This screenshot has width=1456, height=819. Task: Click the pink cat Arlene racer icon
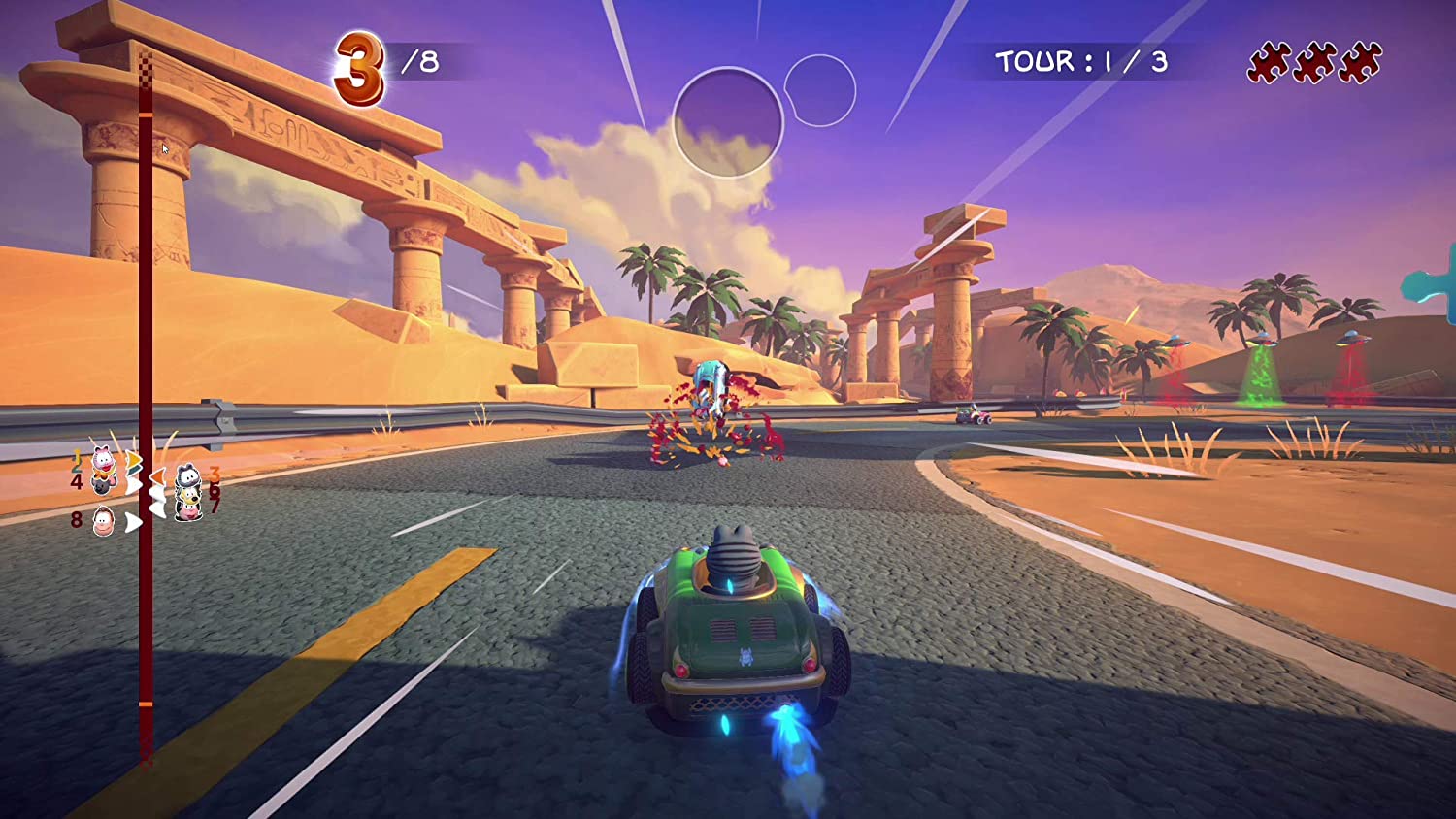[x=102, y=459]
